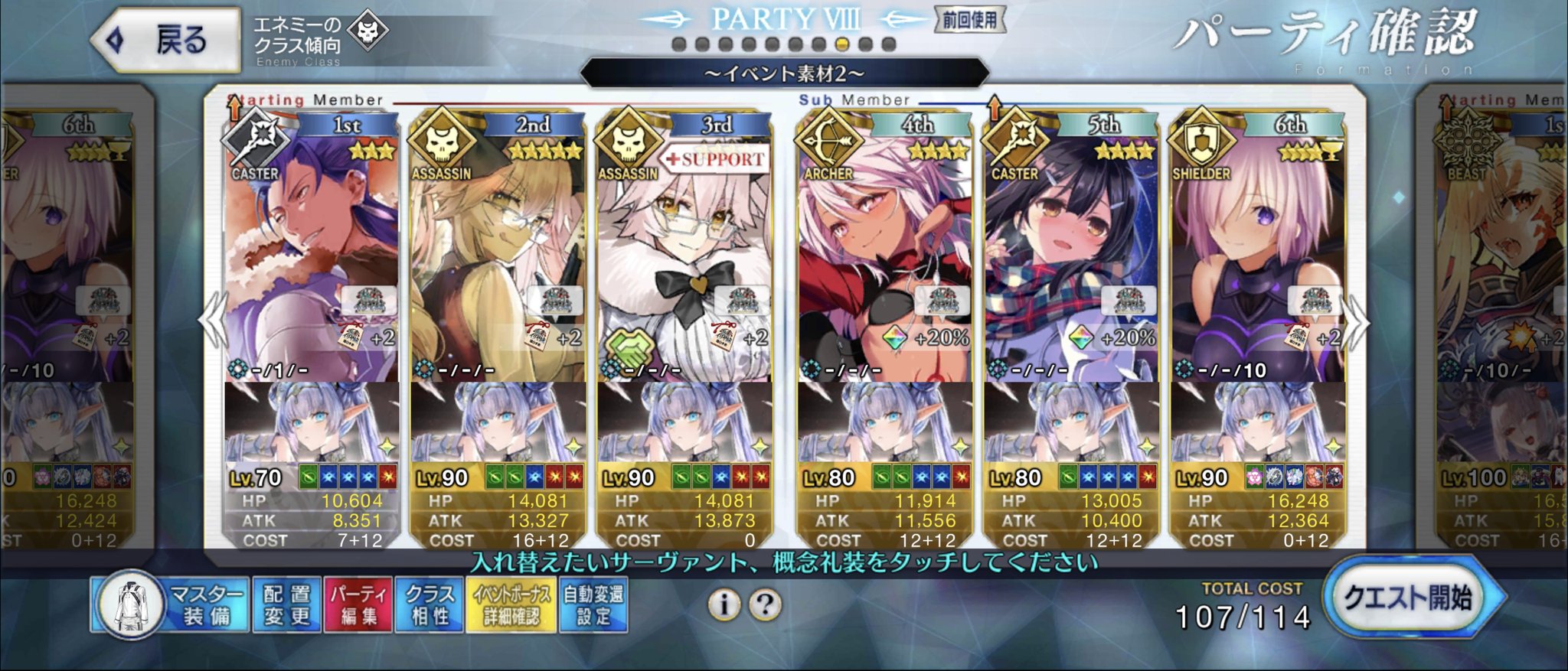Image resolution: width=1568 pixels, height=671 pixels.
Task: Go back with the 戻る button
Action: pyautogui.click(x=165, y=40)
